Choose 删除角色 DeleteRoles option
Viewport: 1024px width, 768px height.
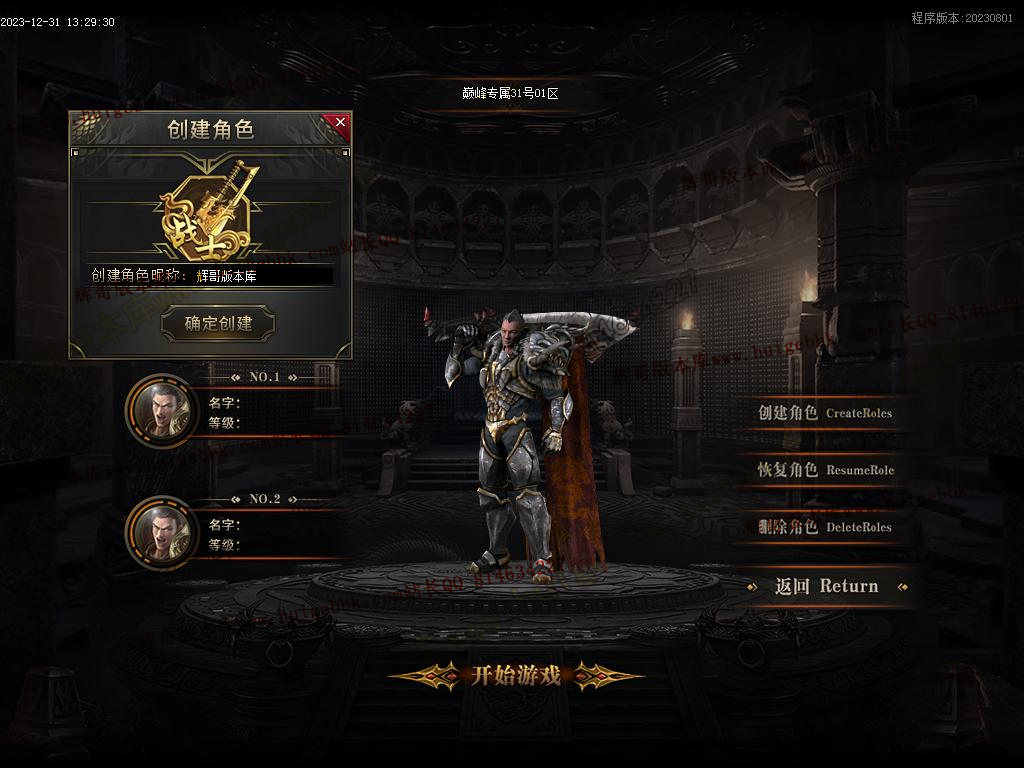pos(824,527)
